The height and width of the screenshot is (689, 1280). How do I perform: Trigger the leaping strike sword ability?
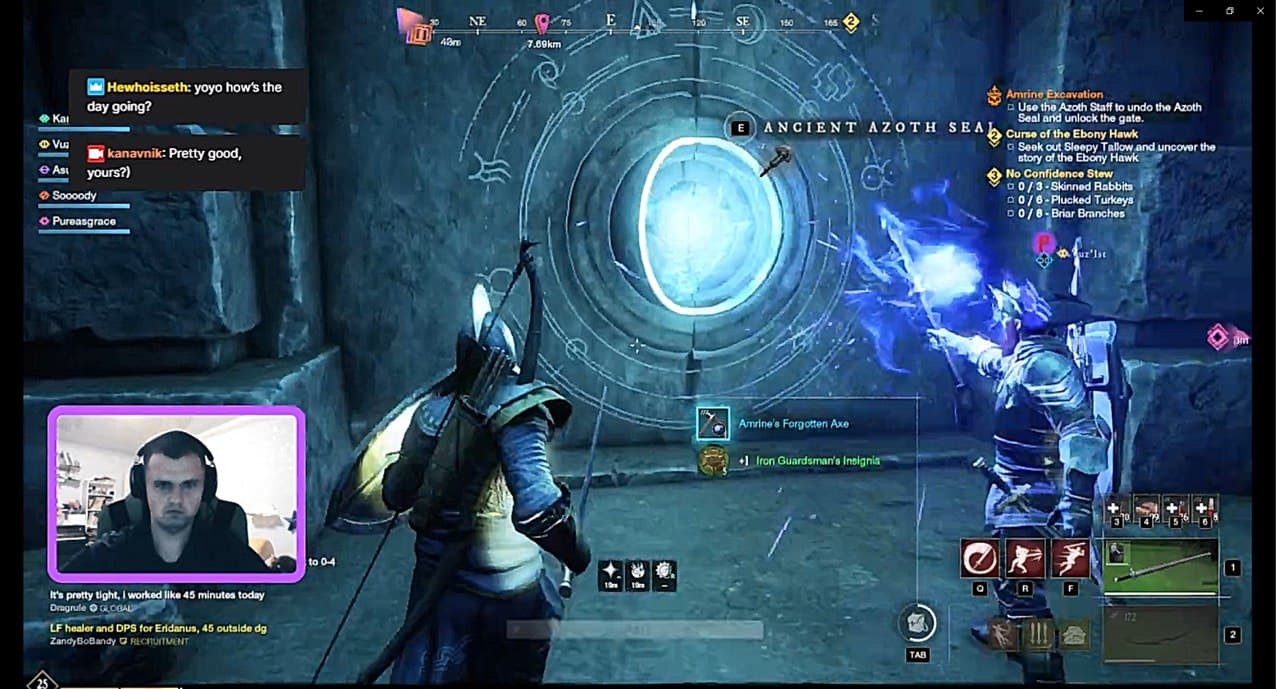pyautogui.click(x=1070, y=558)
